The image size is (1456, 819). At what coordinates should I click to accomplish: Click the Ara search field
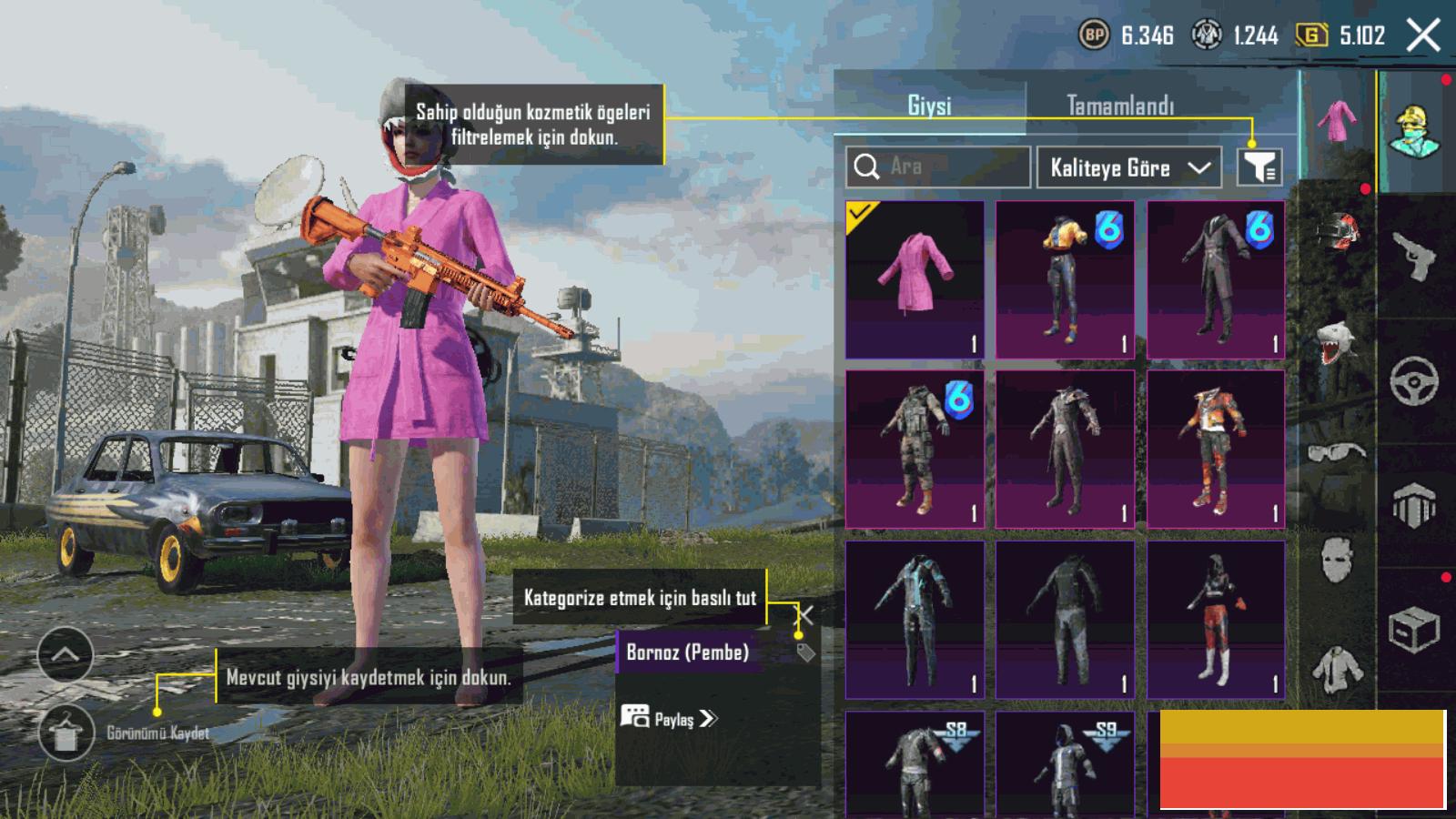(x=938, y=167)
